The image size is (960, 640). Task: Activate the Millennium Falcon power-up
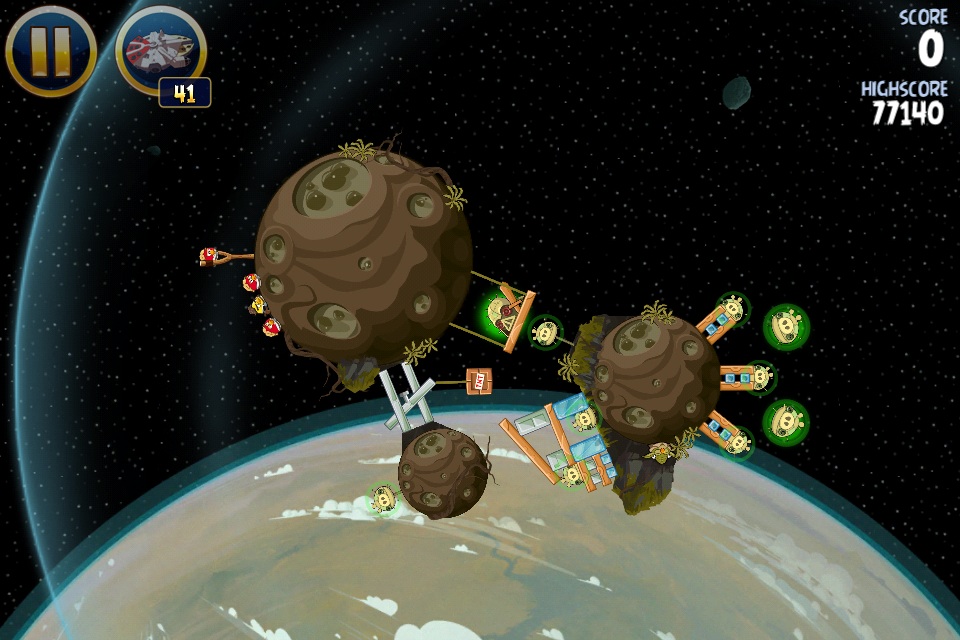tap(161, 50)
